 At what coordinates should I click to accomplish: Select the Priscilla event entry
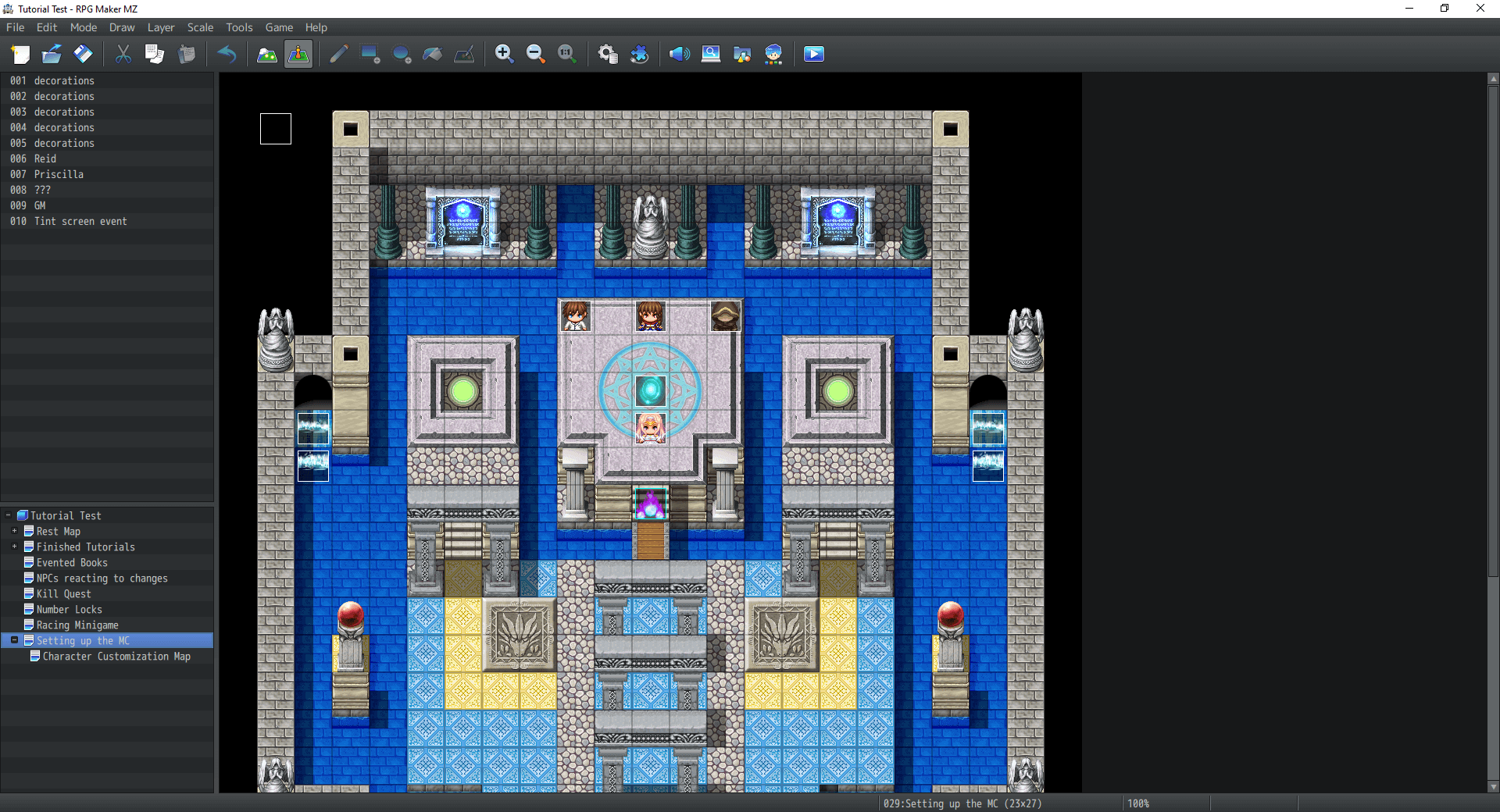59,174
